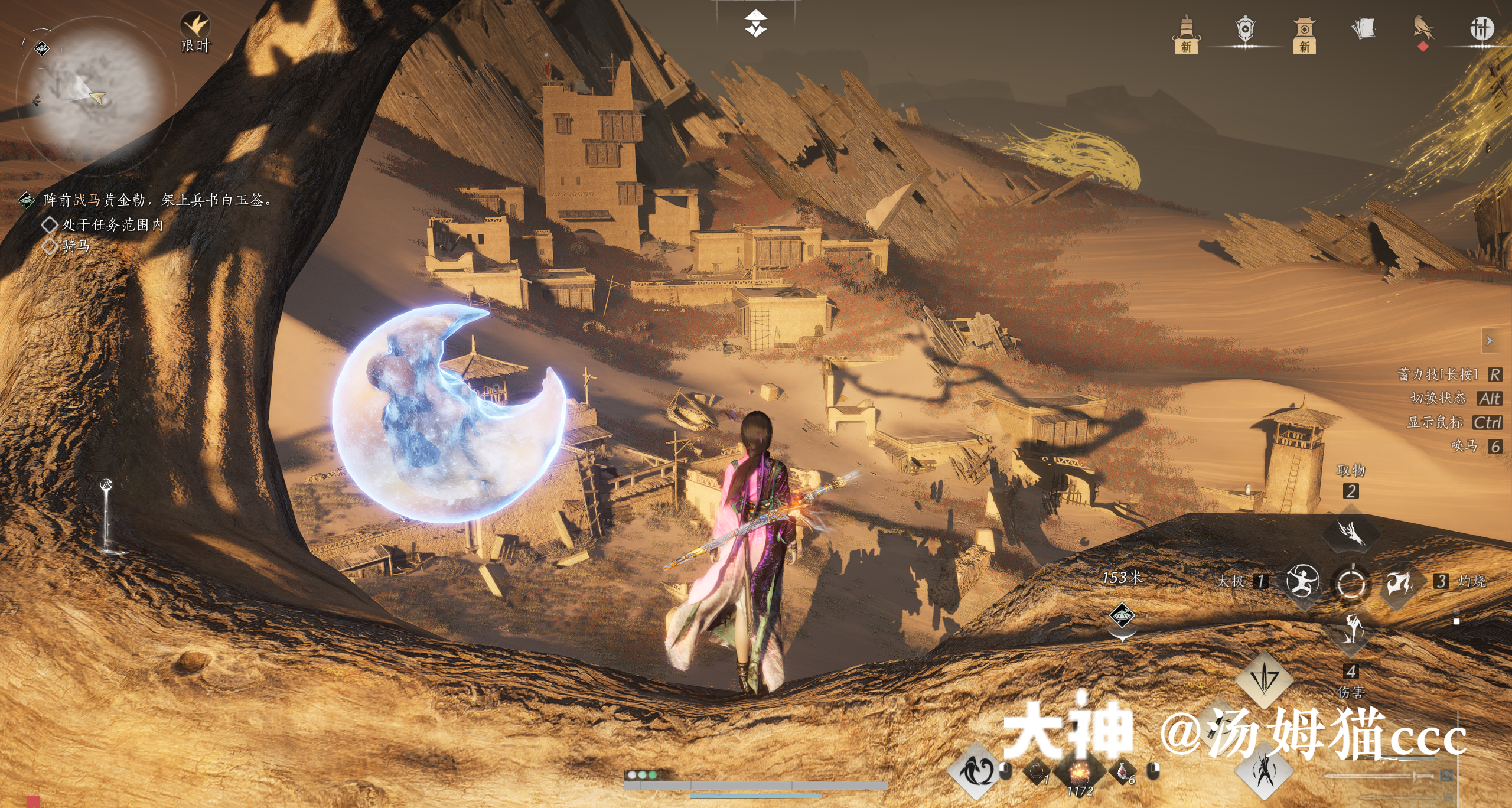Open the bird messenger mail icon

tap(1423, 30)
